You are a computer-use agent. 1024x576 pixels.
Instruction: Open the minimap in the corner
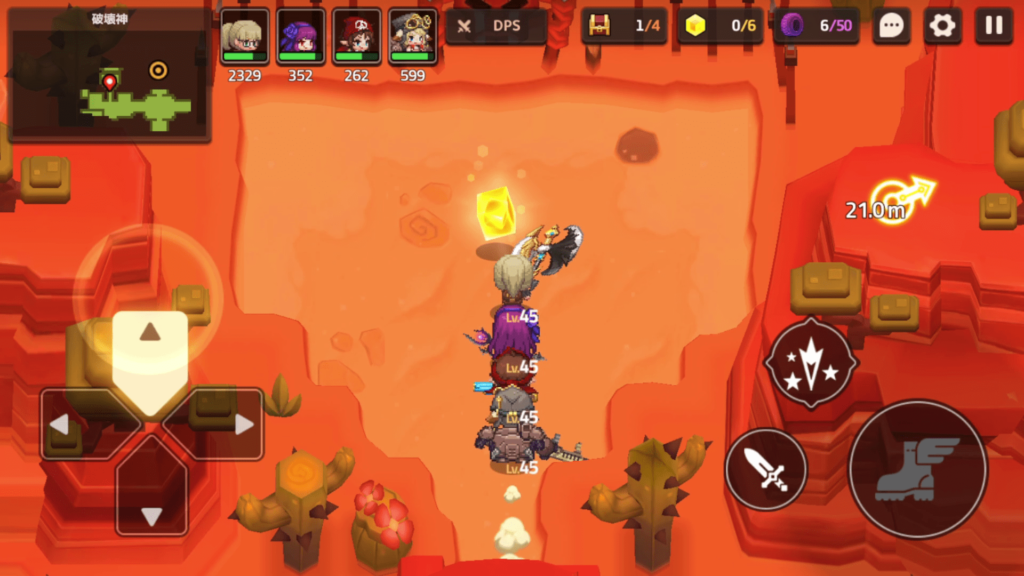point(109,74)
